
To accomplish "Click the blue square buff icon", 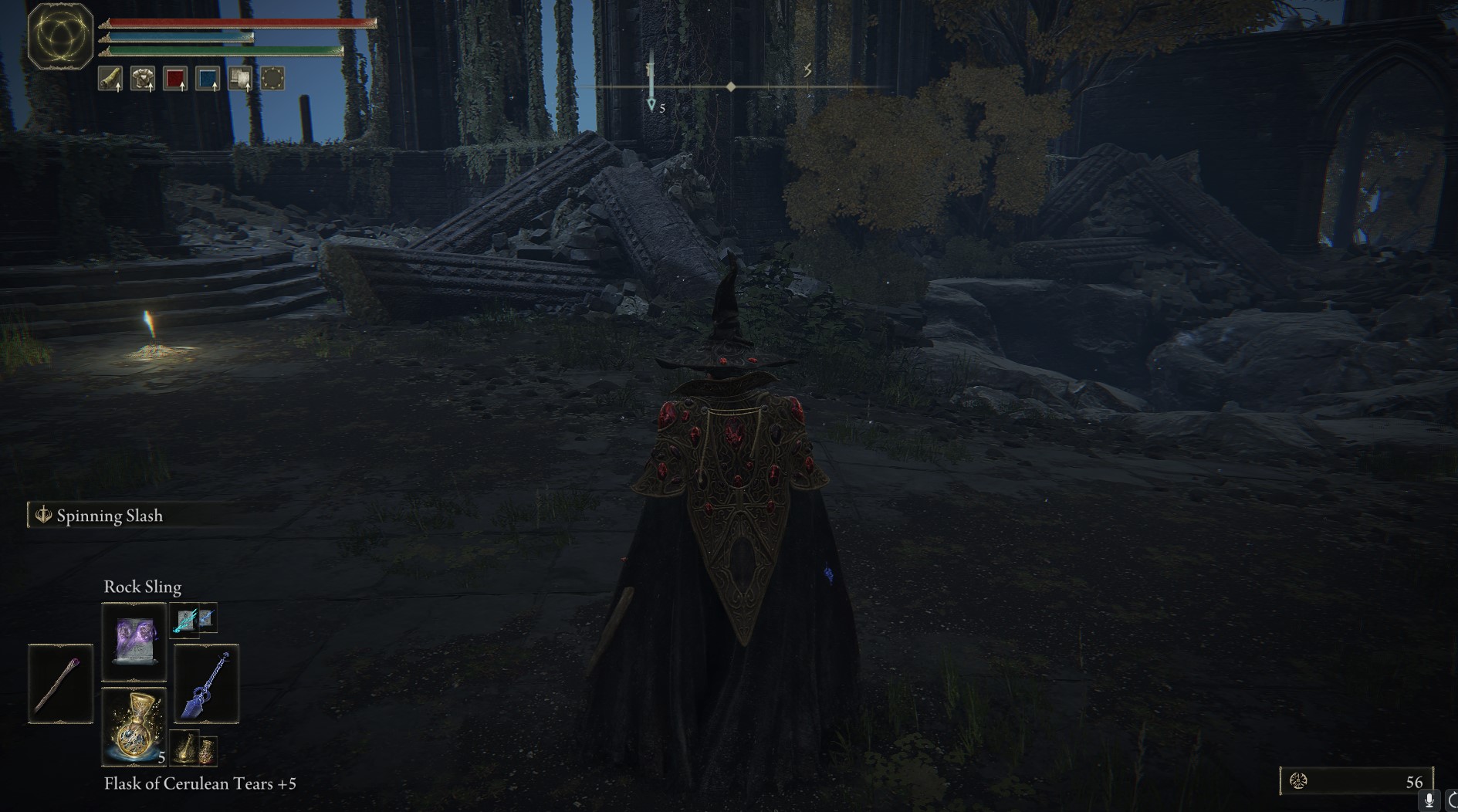I will (208, 79).
